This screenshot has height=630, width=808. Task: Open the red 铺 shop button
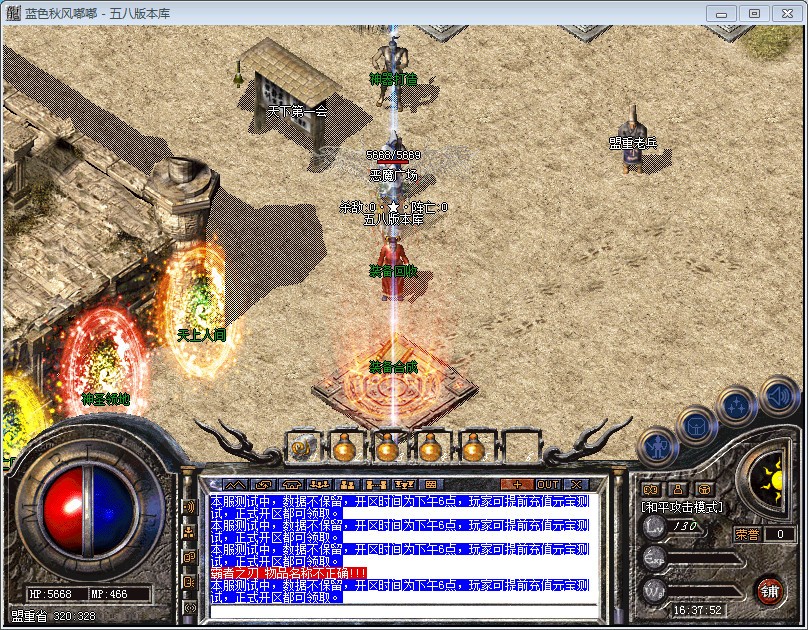click(769, 589)
